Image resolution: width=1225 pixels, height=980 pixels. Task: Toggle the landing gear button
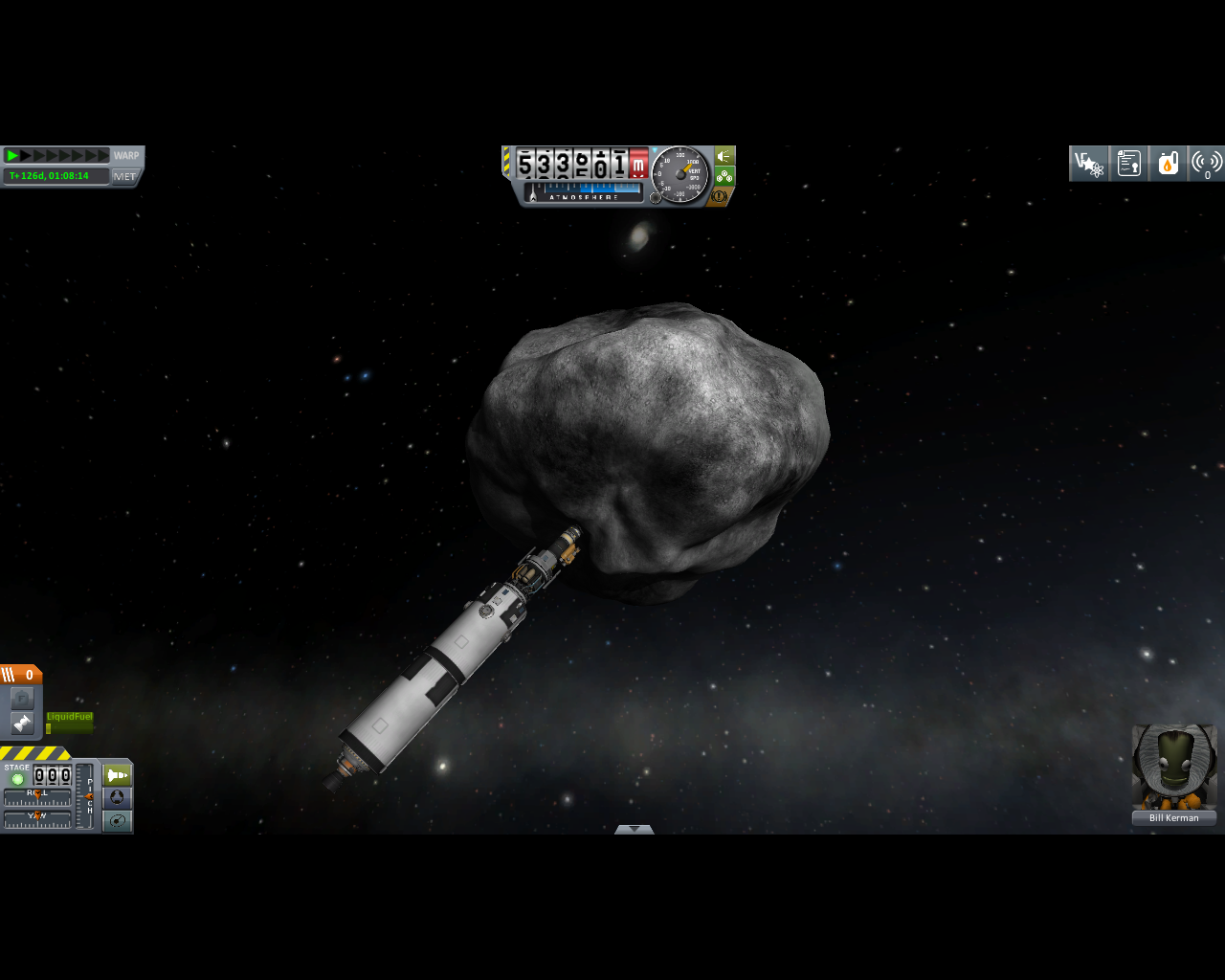point(724,176)
